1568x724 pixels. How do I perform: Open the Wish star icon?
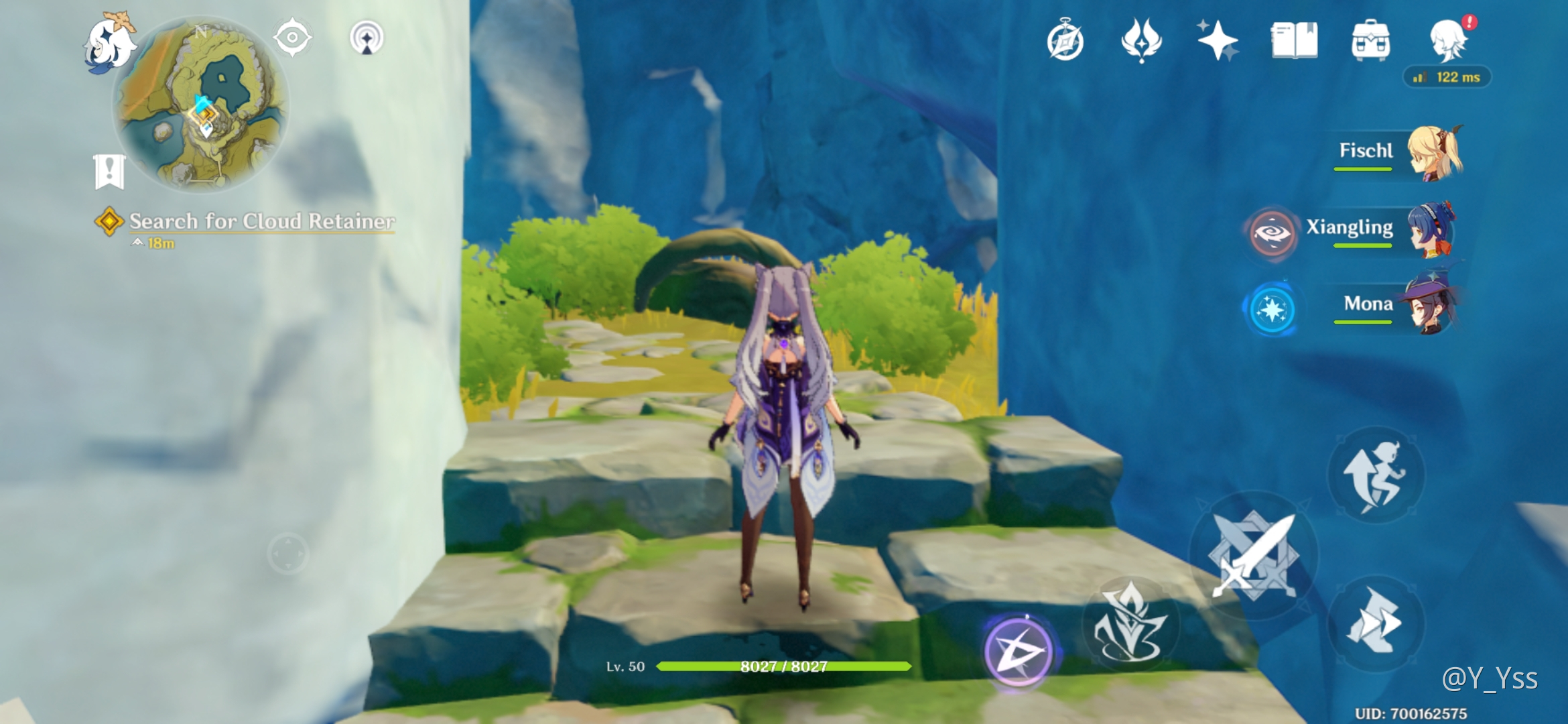pyautogui.click(x=1218, y=40)
